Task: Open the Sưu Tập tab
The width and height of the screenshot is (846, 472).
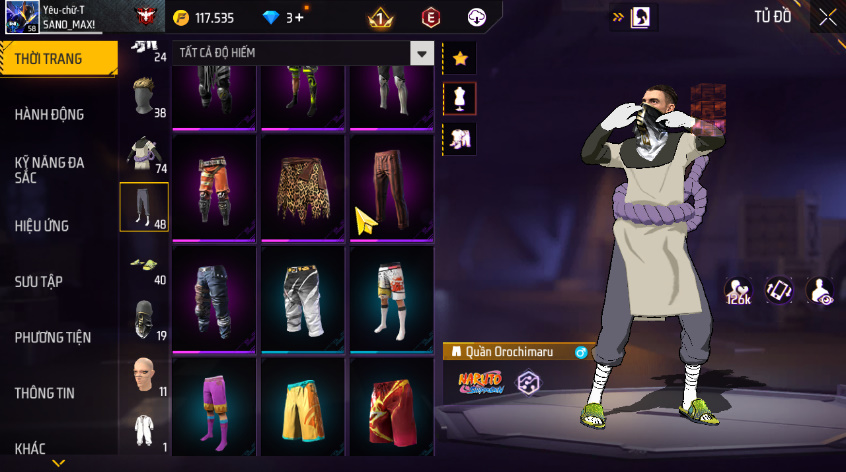Action: click(39, 281)
